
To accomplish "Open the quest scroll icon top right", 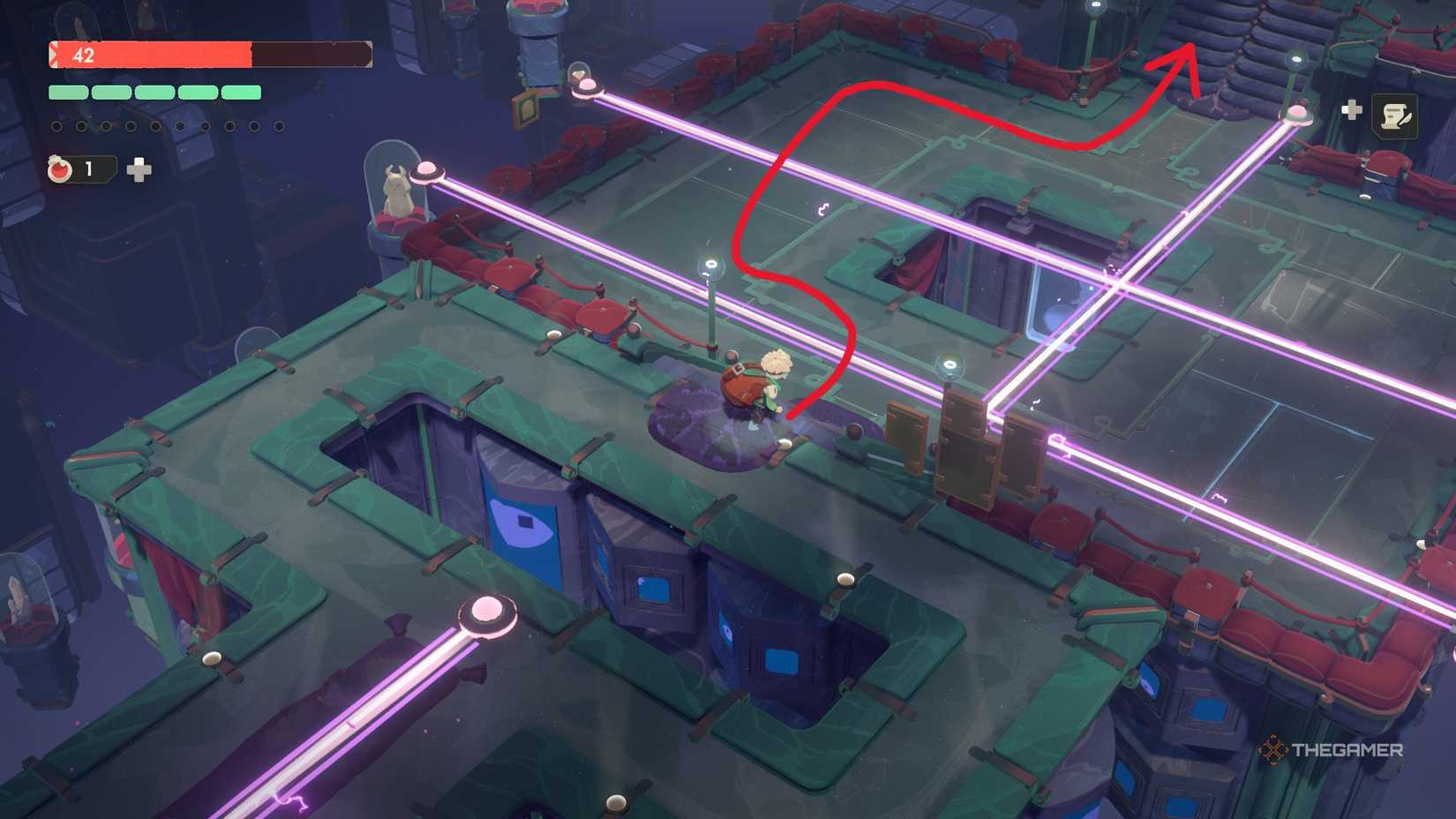I will [x=1394, y=116].
